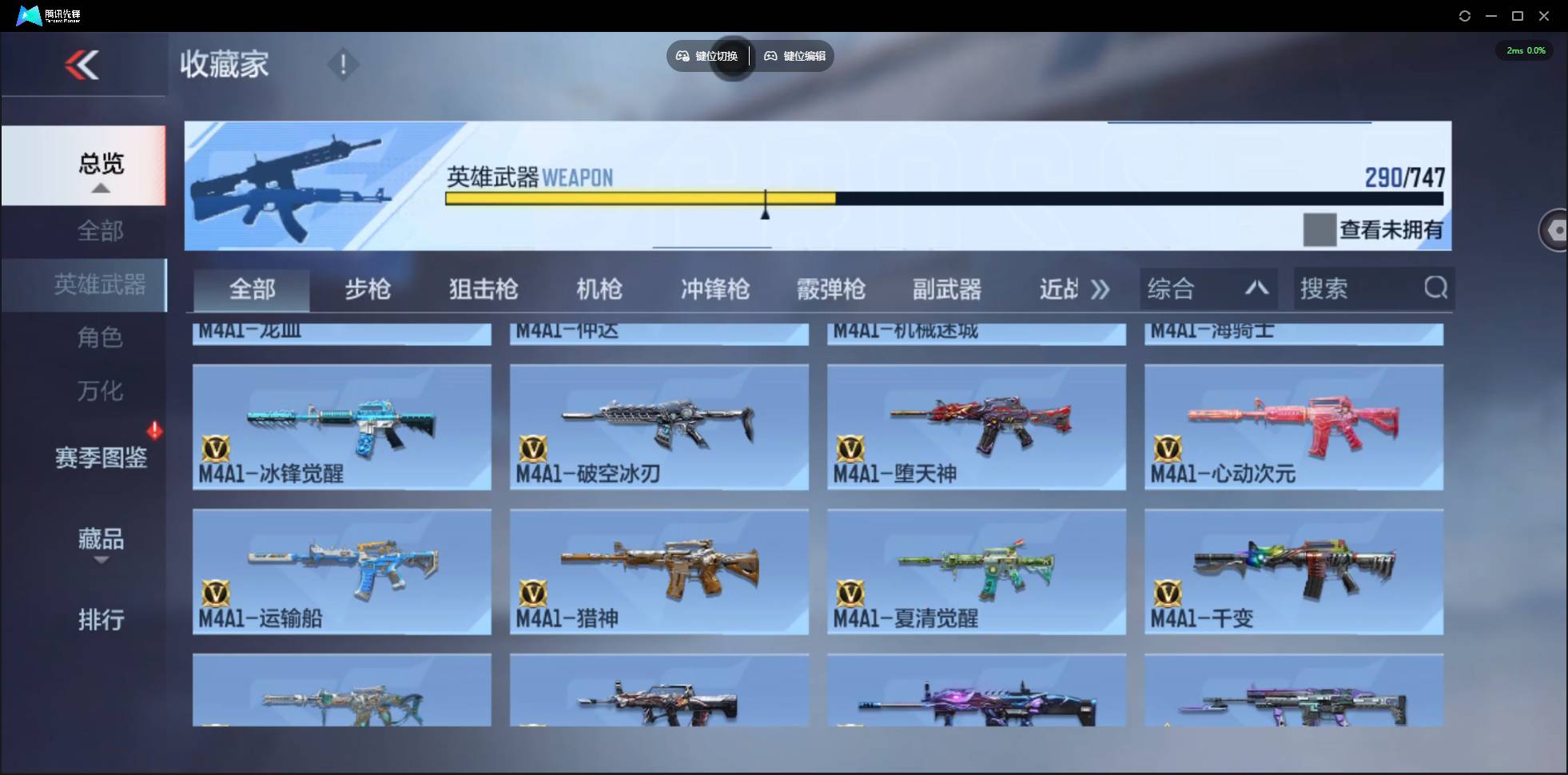The width and height of the screenshot is (1568, 775).
Task: Click the exclamation icon beside 收藏家
Action: pos(344,64)
